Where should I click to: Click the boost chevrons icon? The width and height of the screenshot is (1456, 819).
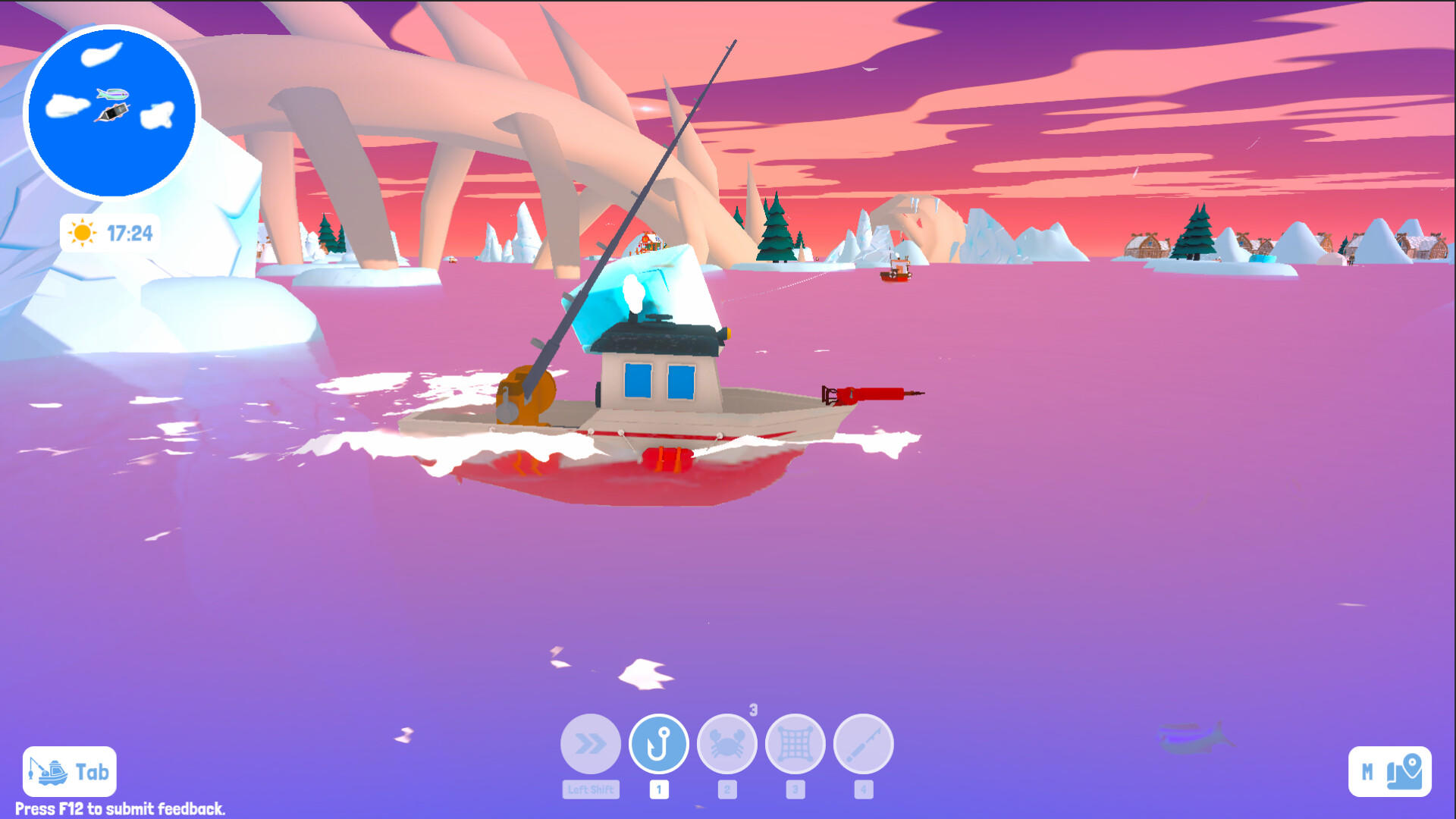coord(591,744)
